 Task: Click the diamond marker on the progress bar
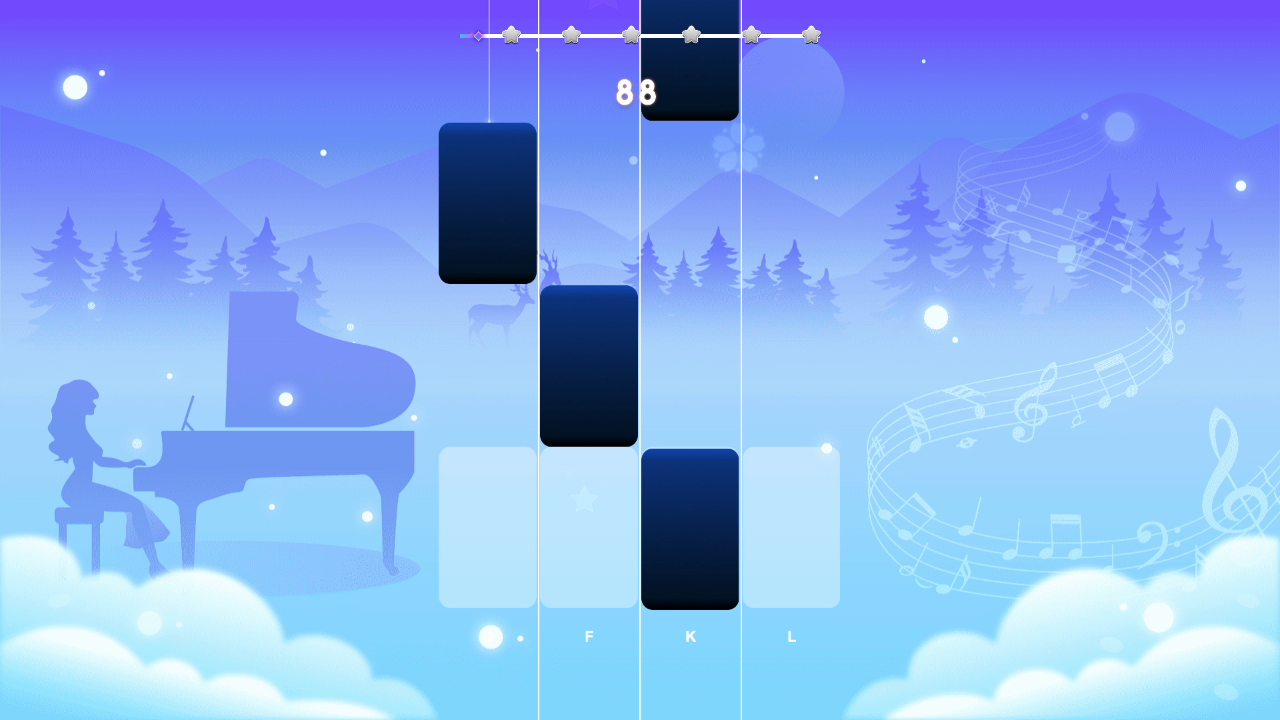(x=478, y=35)
